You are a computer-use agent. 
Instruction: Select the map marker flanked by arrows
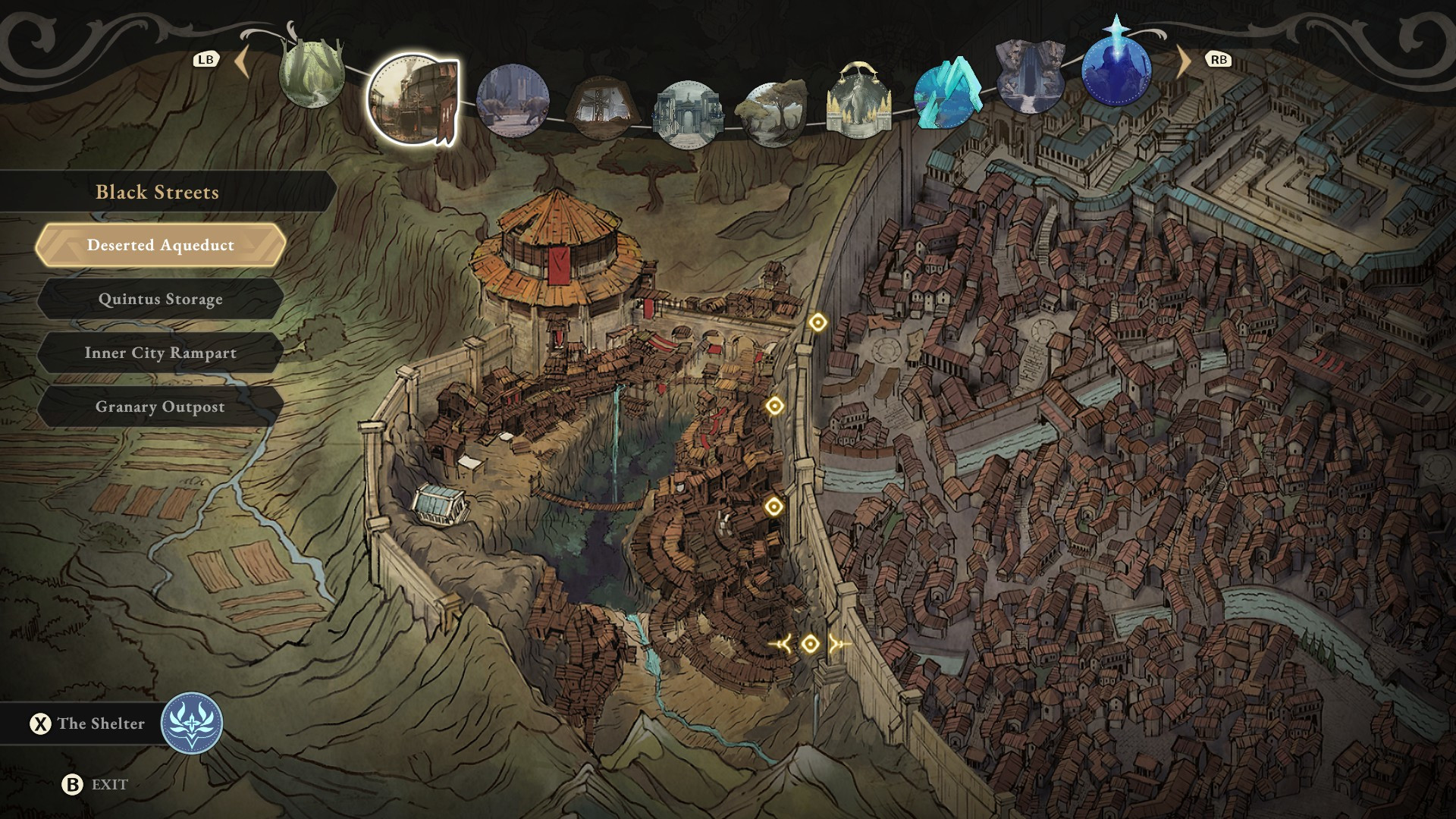coord(810,645)
